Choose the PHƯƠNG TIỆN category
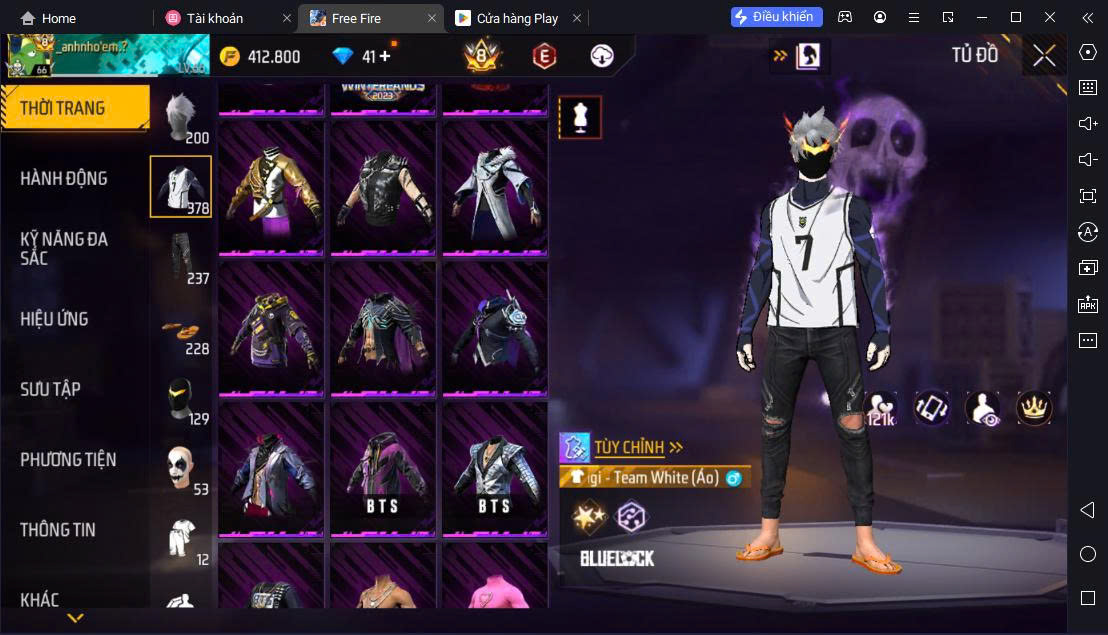This screenshot has height=635, width=1108. (68, 460)
